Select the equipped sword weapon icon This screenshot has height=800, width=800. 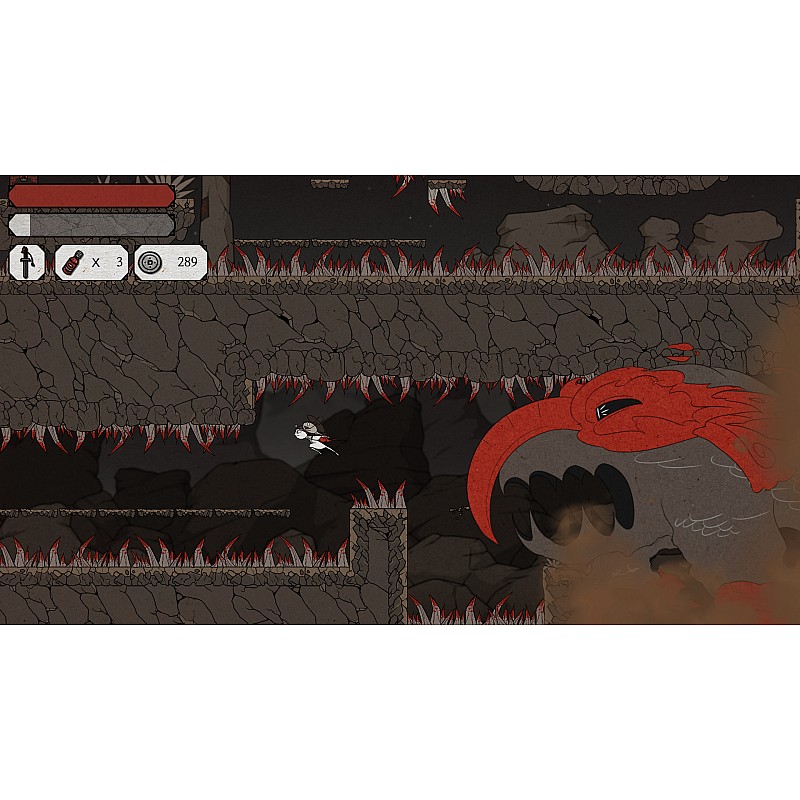click(27, 263)
